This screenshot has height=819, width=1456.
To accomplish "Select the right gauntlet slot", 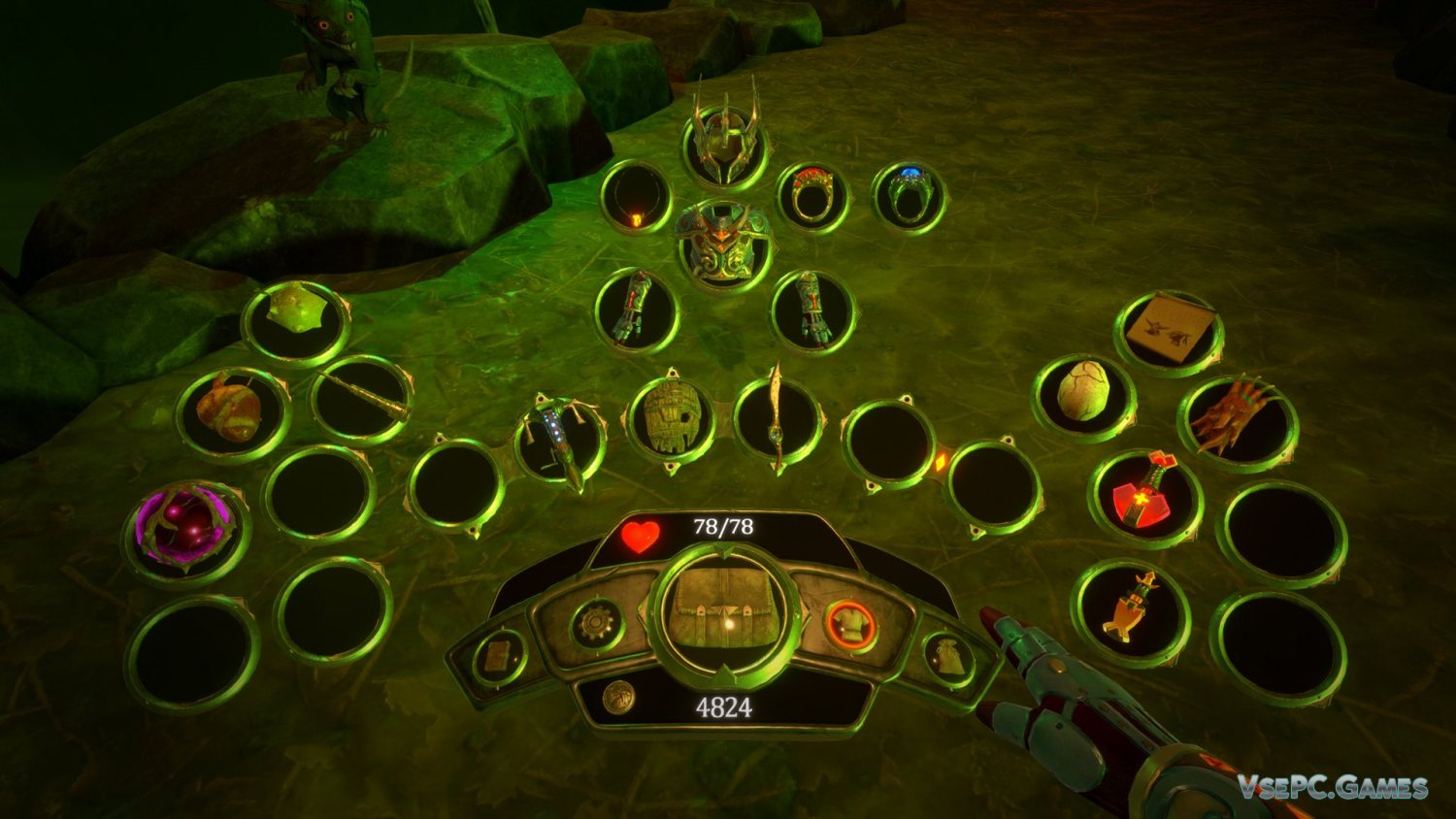I will click(812, 310).
